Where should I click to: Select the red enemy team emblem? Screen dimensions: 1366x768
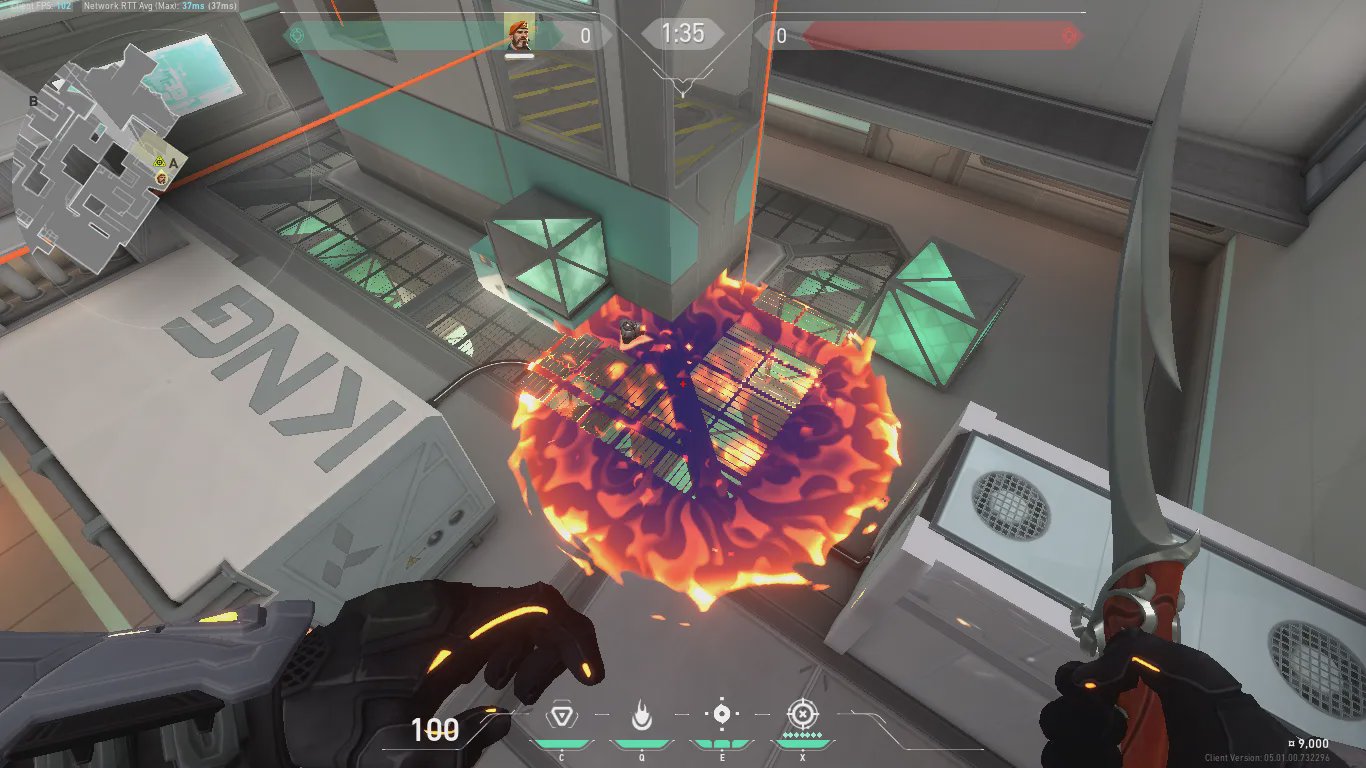click(x=1070, y=36)
